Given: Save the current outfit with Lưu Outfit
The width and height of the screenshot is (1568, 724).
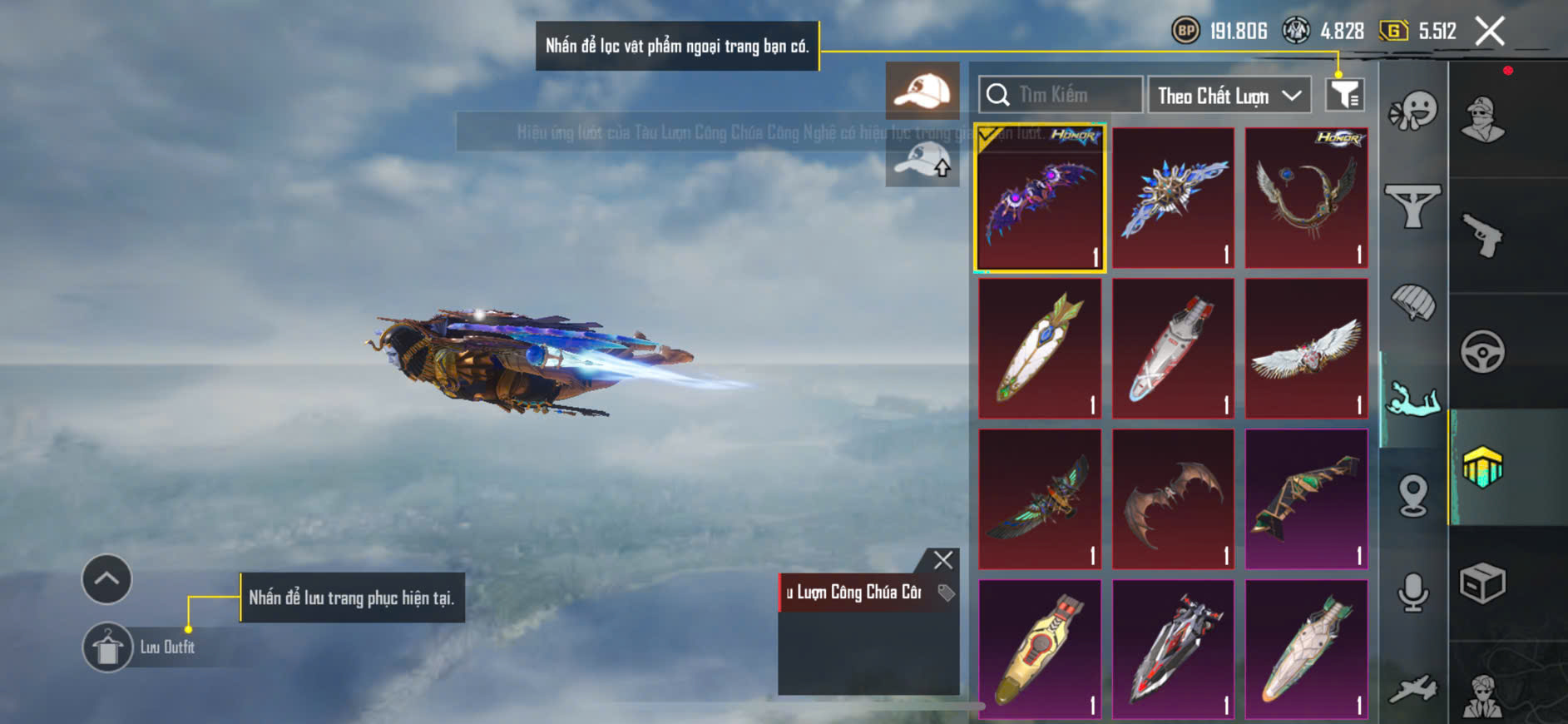Looking at the screenshot, I should pos(108,647).
